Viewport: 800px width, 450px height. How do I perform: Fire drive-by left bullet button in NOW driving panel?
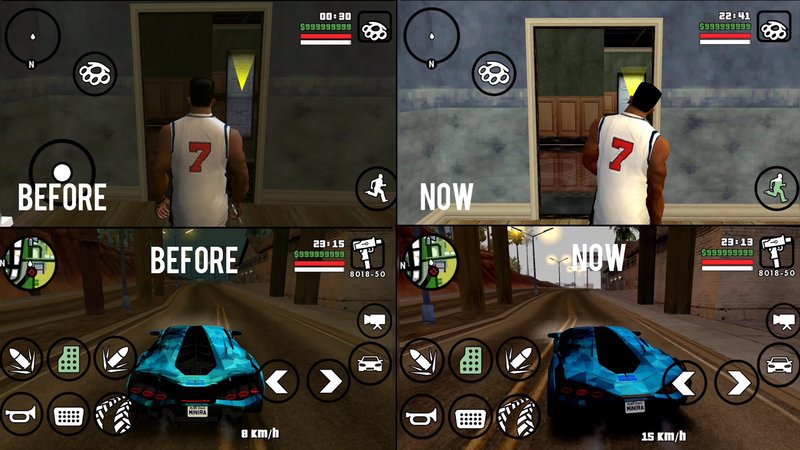[x=420, y=359]
